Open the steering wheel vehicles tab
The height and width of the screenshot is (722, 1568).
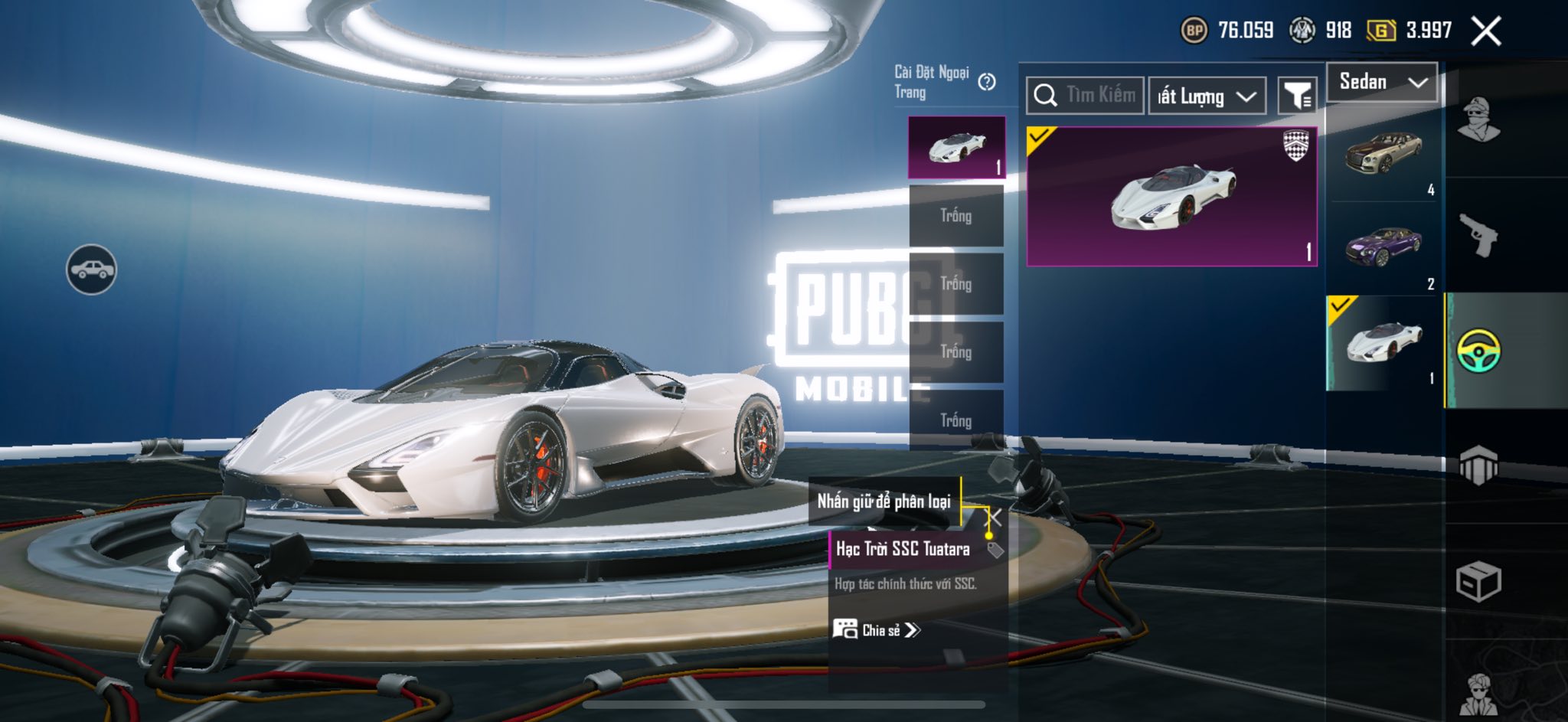click(1478, 351)
